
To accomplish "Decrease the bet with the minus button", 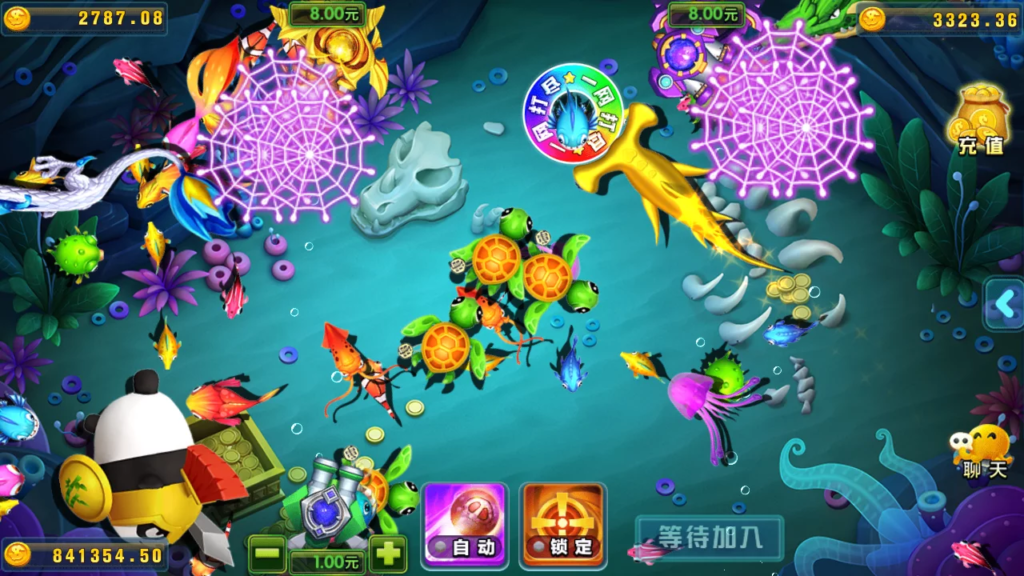I will tap(266, 553).
